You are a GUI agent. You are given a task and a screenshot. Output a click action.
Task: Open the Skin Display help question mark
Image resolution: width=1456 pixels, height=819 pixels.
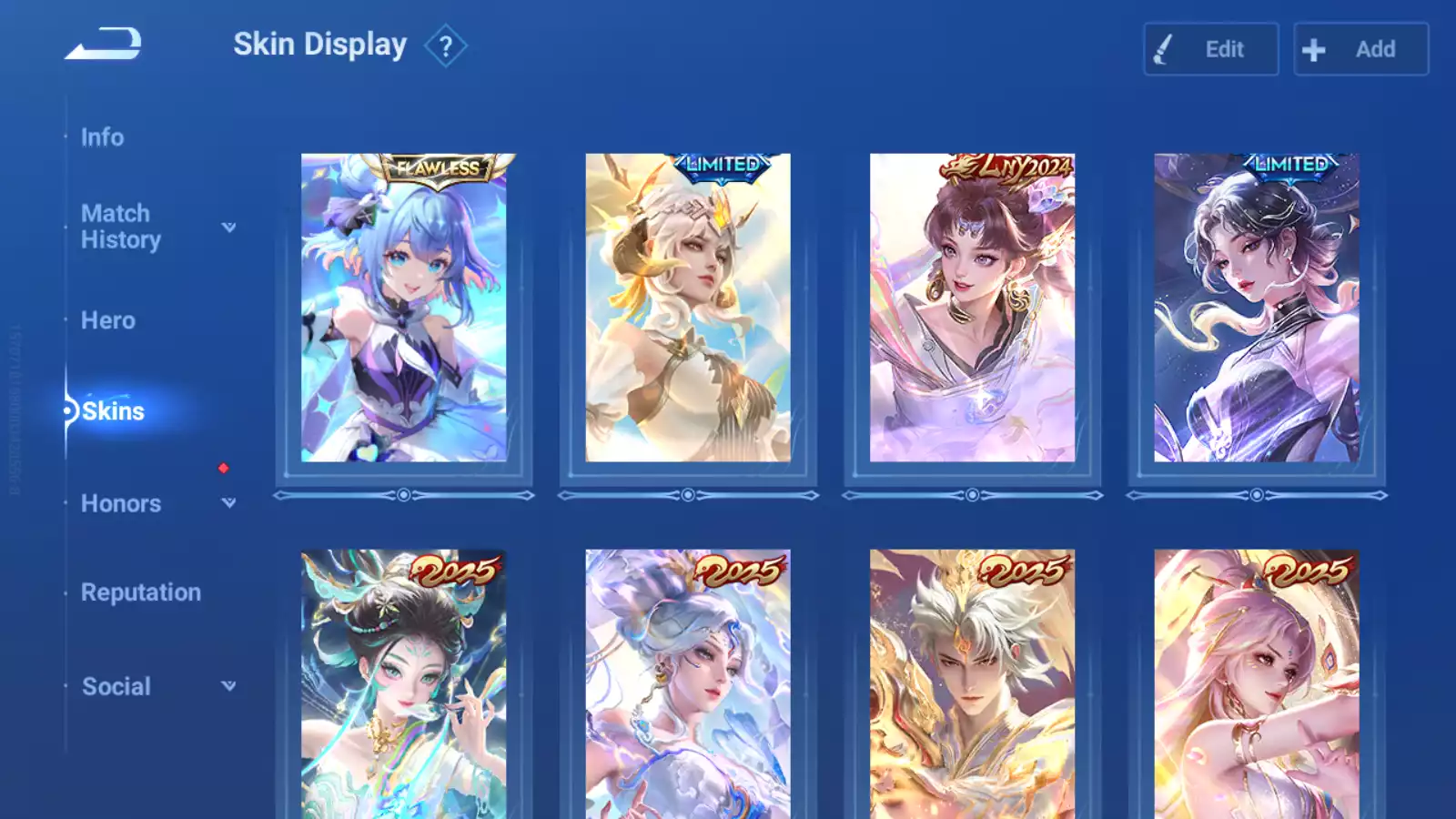[x=445, y=46]
